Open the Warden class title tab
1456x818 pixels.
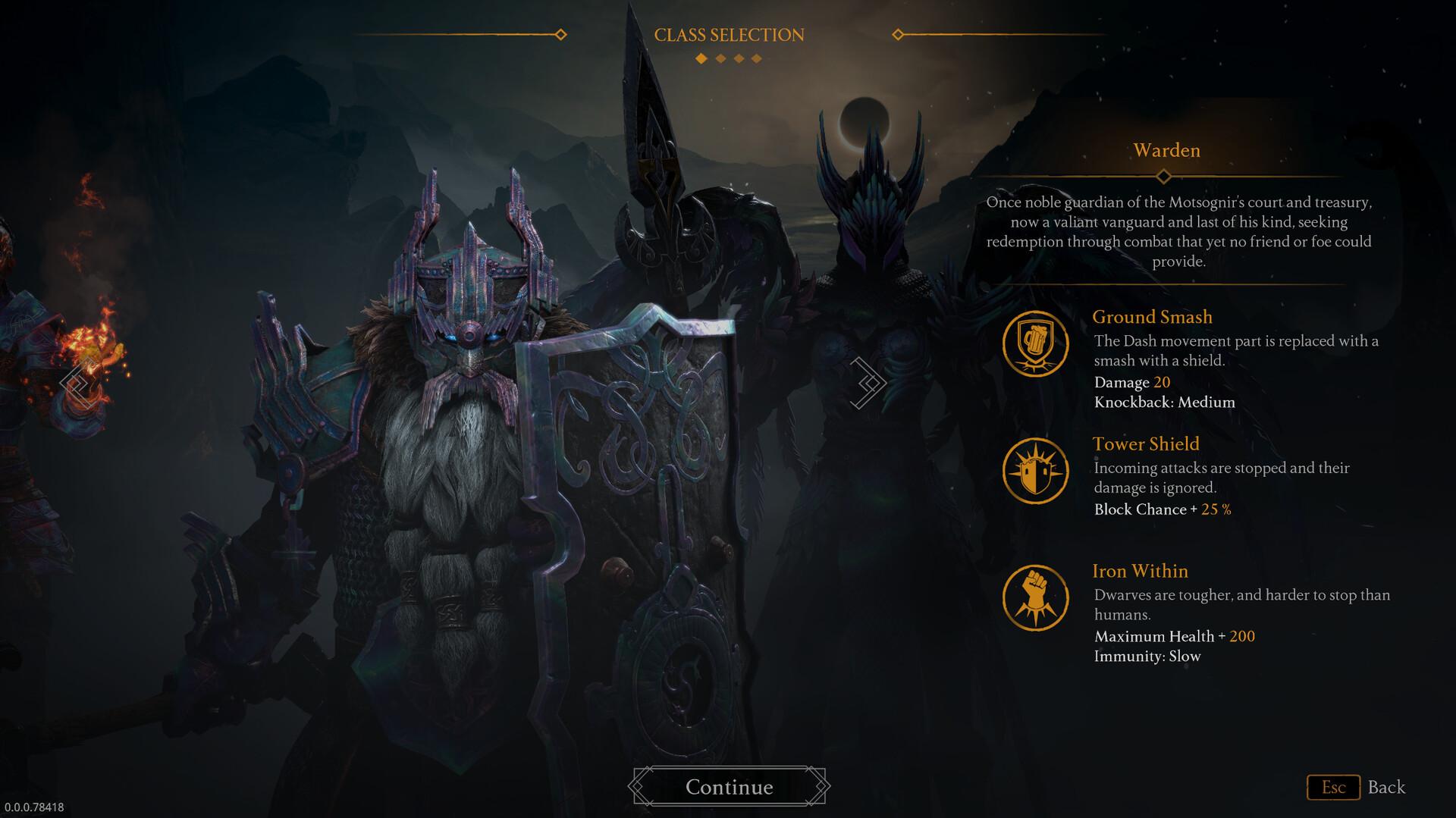click(x=1166, y=150)
